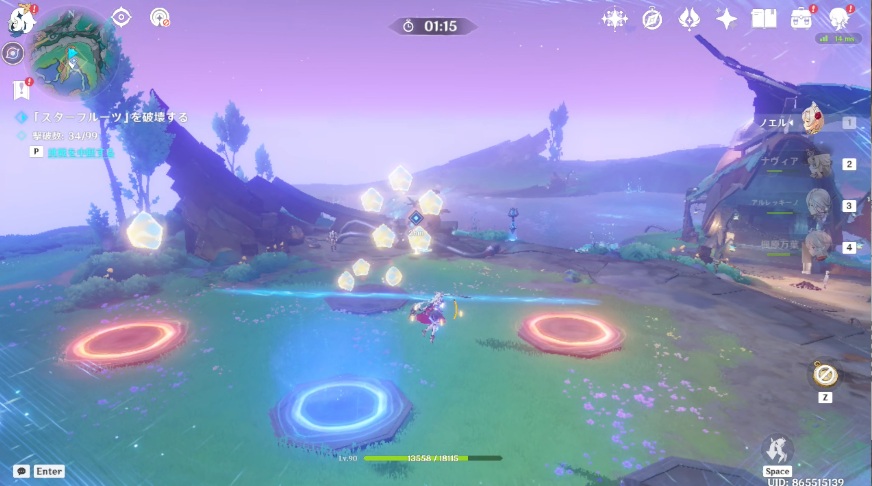The height and width of the screenshot is (486, 872).
Task: Open the chat speech bubble
Action: click(x=21, y=471)
